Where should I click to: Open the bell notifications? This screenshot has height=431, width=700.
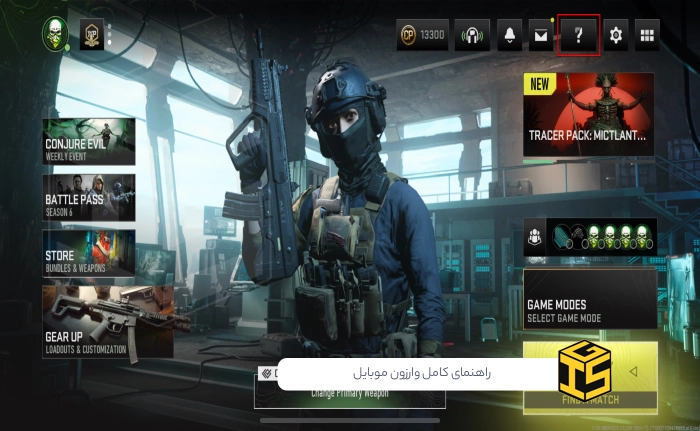click(x=509, y=36)
